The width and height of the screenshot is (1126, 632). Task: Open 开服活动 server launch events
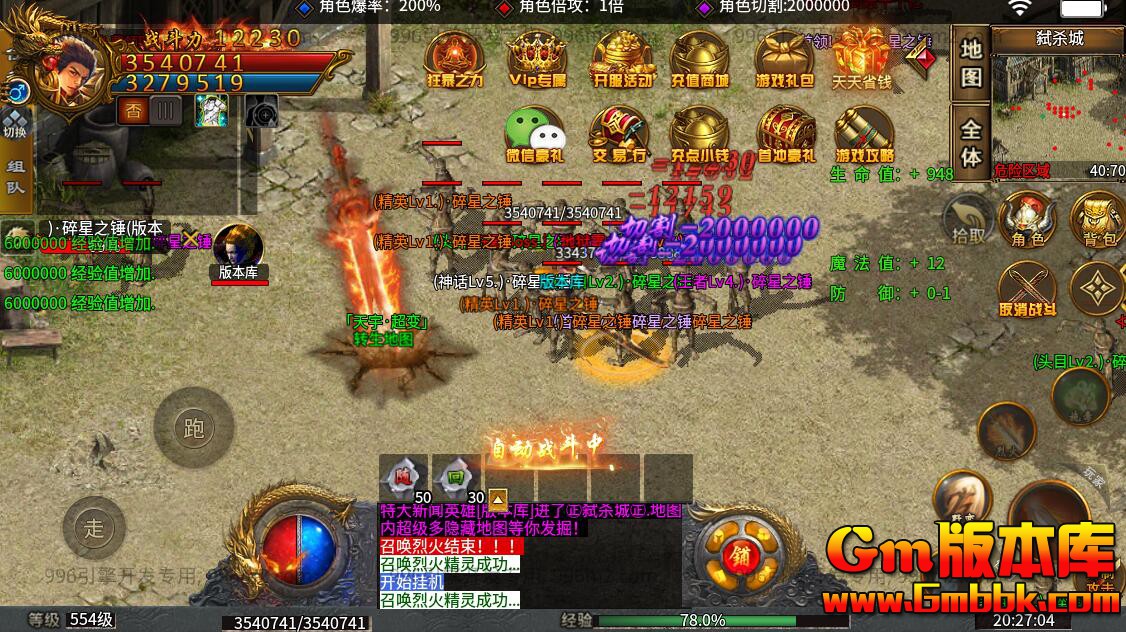tap(622, 58)
